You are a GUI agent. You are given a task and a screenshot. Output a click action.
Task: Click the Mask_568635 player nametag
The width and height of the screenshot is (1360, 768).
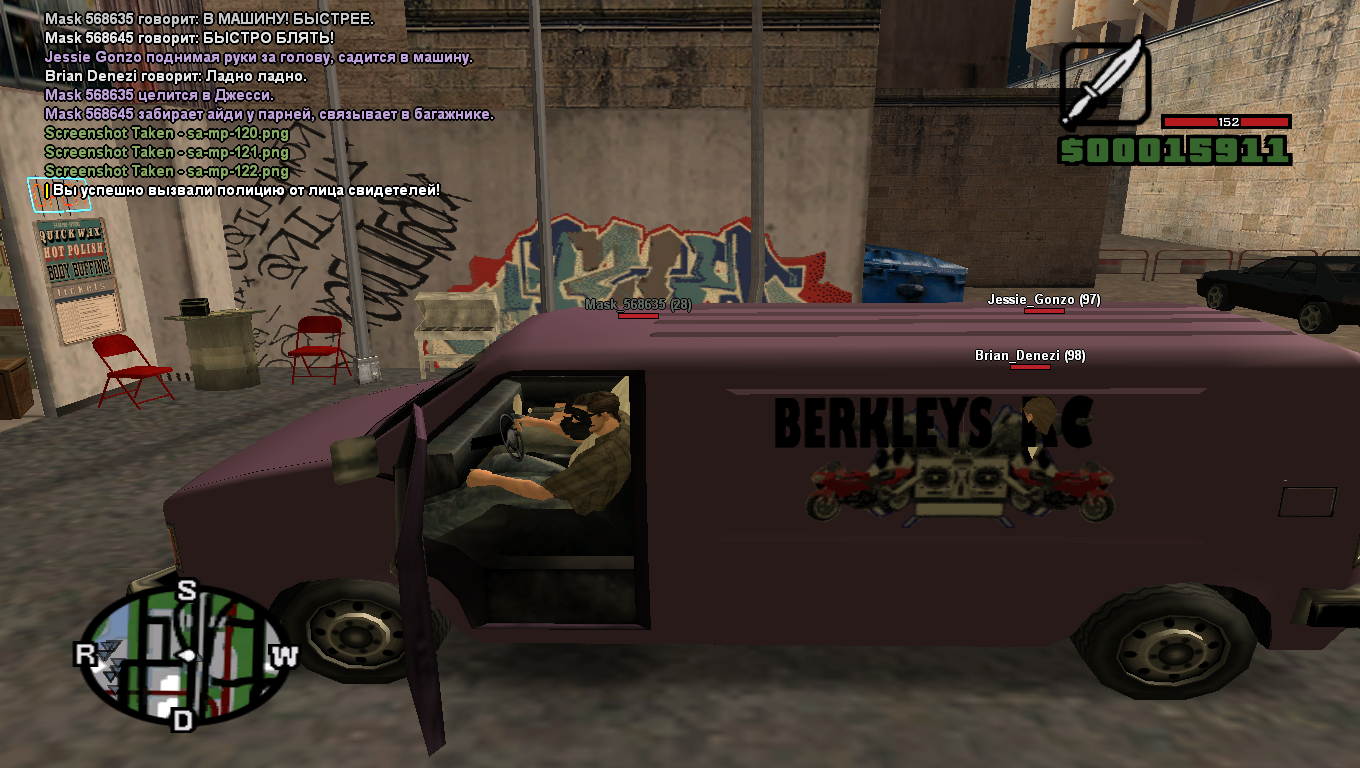(638, 304)
